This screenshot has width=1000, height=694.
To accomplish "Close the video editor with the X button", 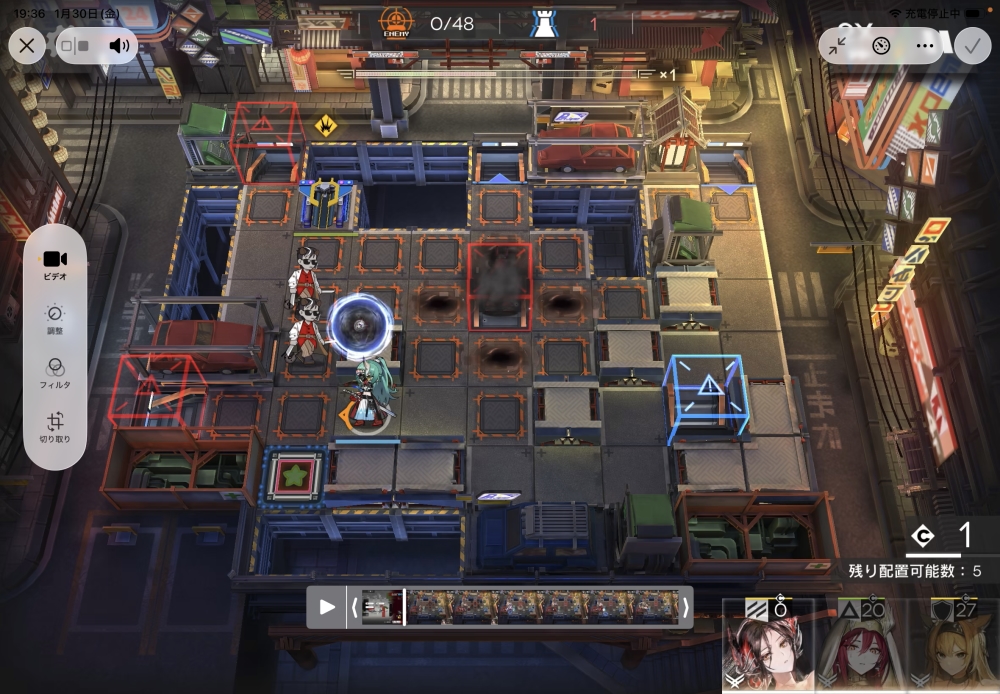I will tap(27, 45).
